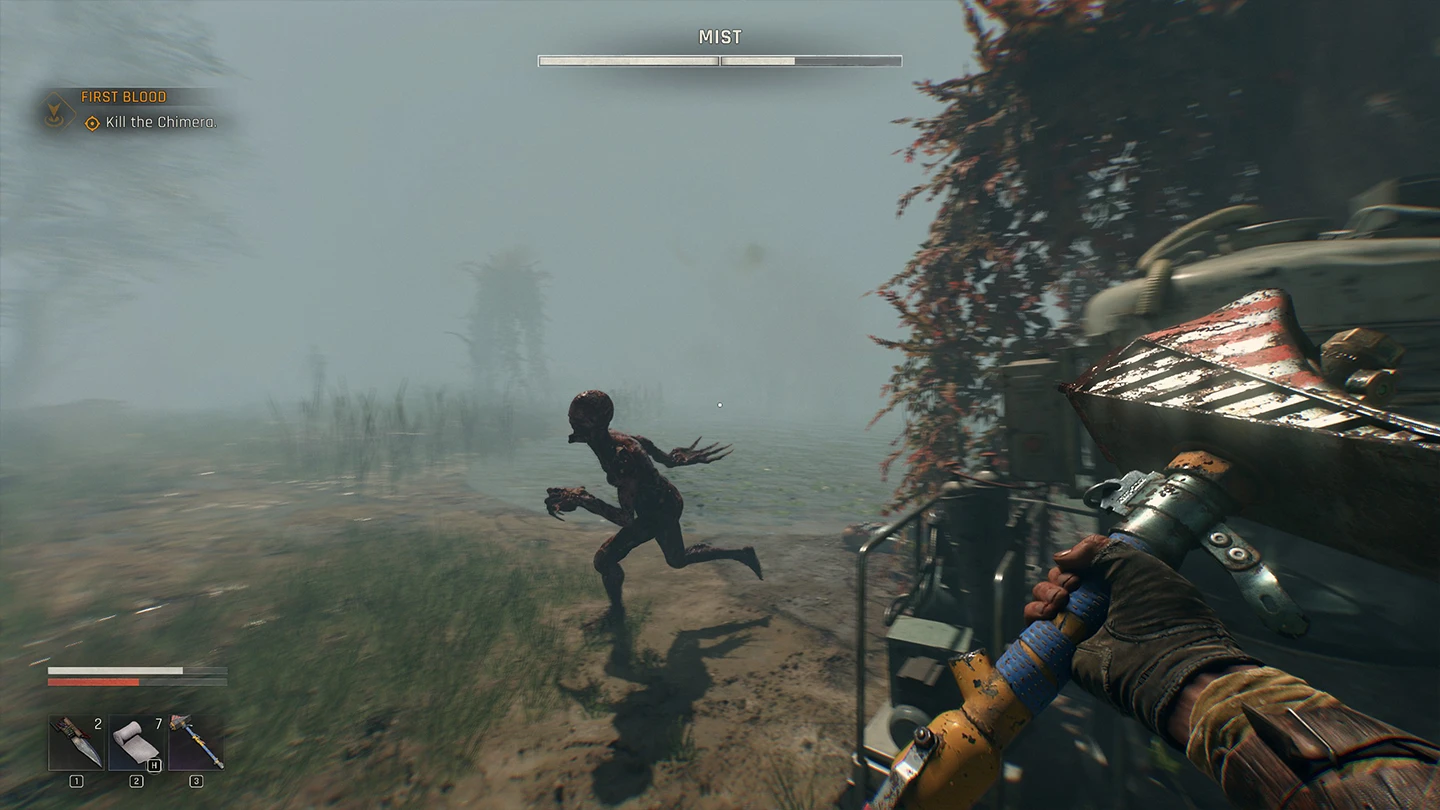
Task: Click the left segment of the MIST health bar
Action: click(x=629, y=60)
